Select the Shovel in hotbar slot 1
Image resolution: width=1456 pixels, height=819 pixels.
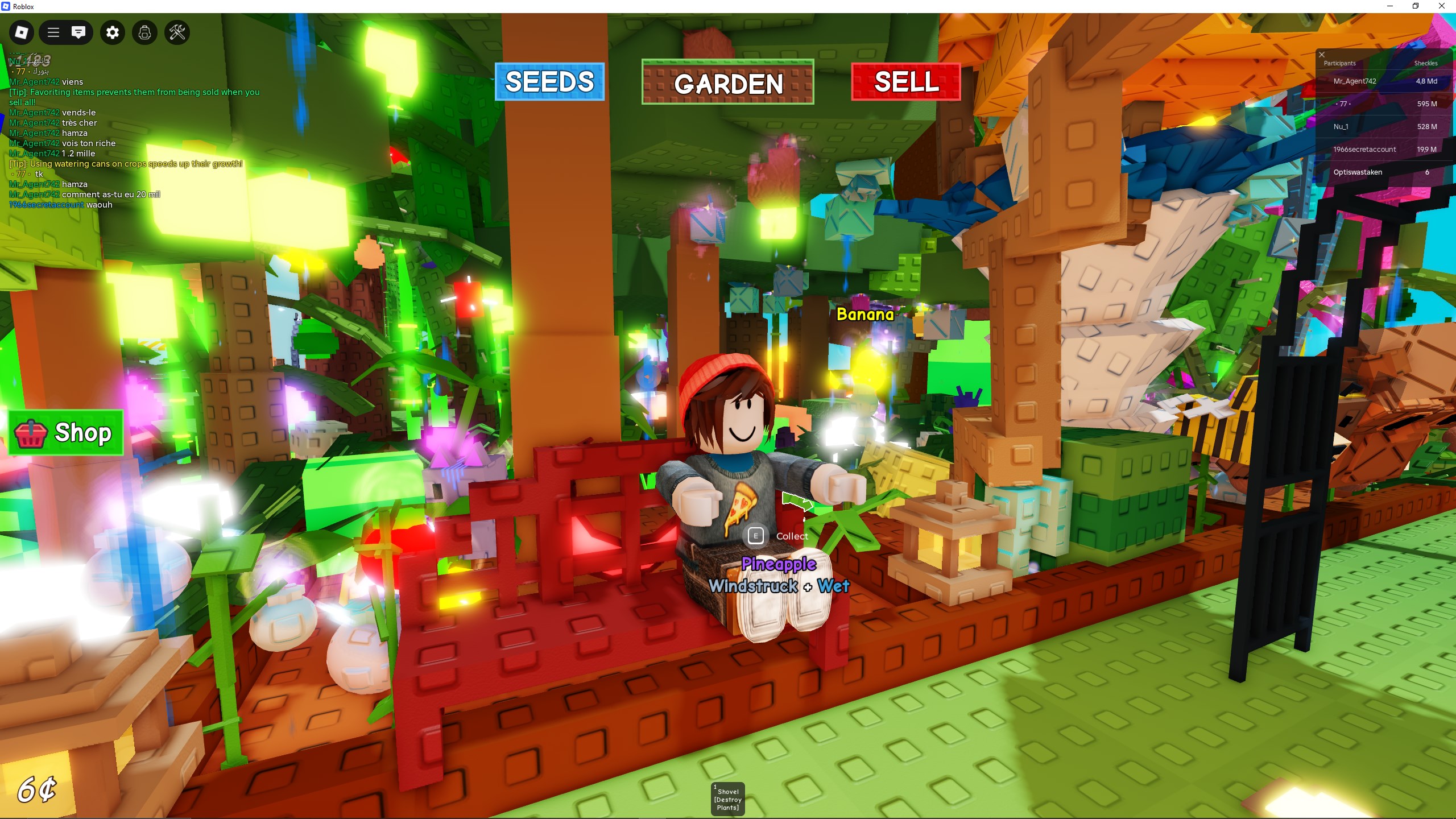point(727,799)
